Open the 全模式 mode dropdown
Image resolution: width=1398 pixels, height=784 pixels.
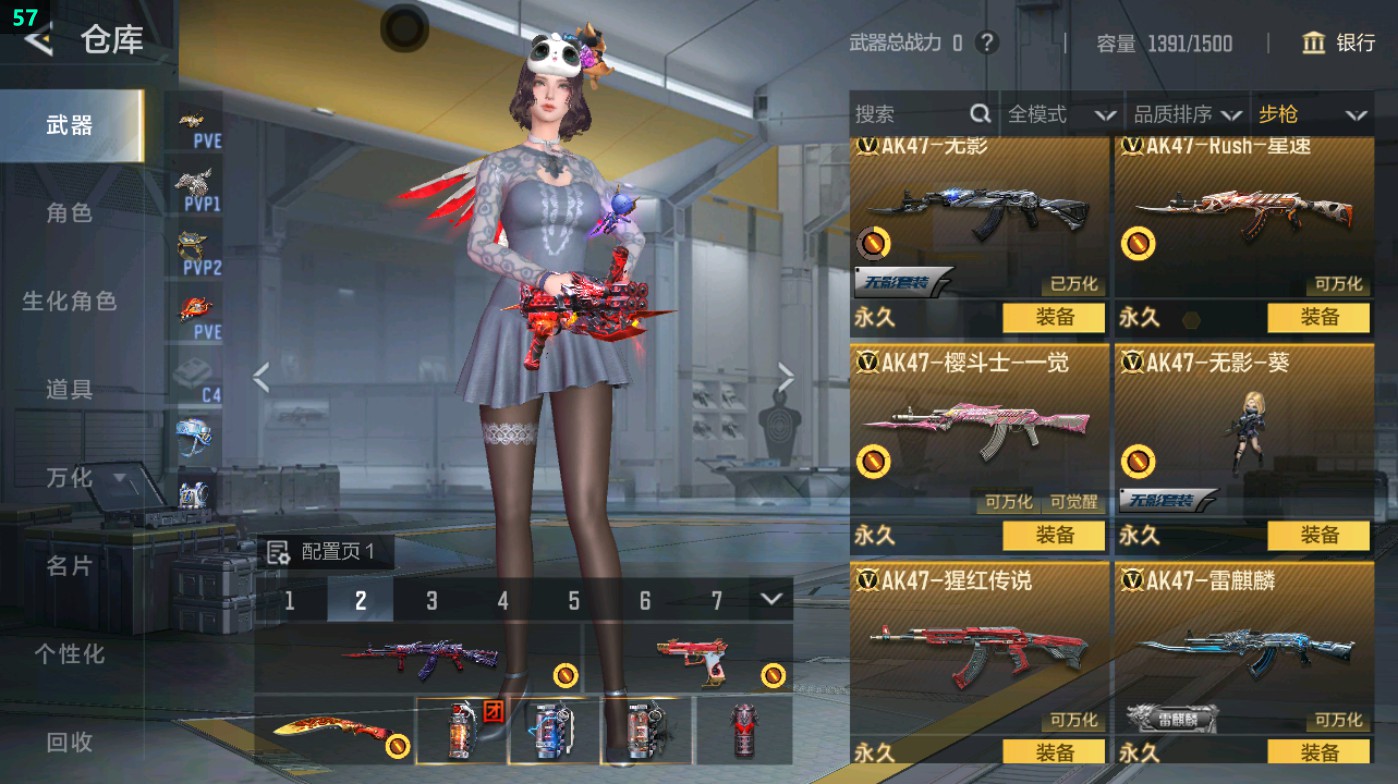[1060, 115]
